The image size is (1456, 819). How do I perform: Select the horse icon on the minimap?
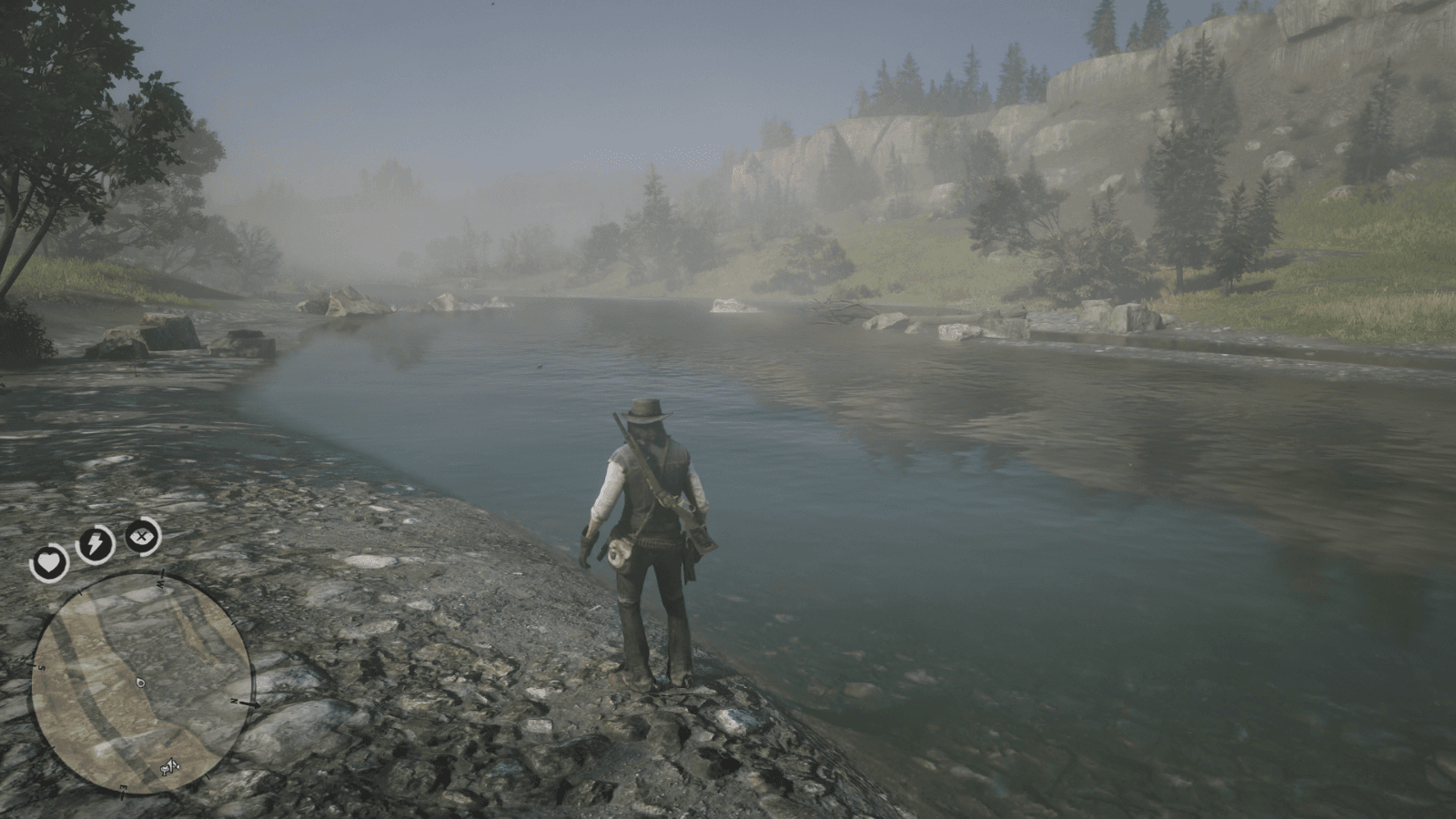(x=170, y=766)
